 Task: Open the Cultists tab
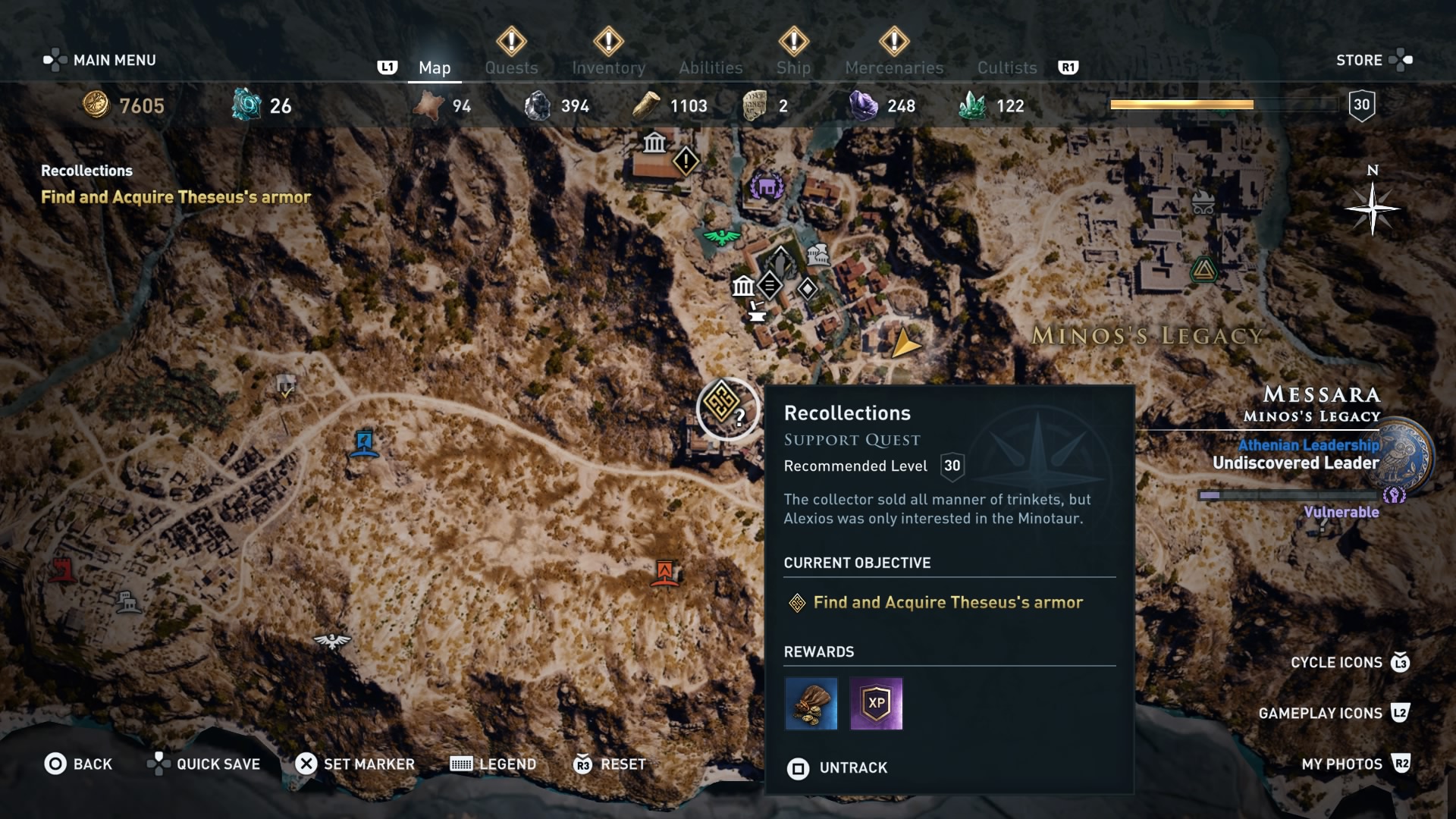(1006, 67)
